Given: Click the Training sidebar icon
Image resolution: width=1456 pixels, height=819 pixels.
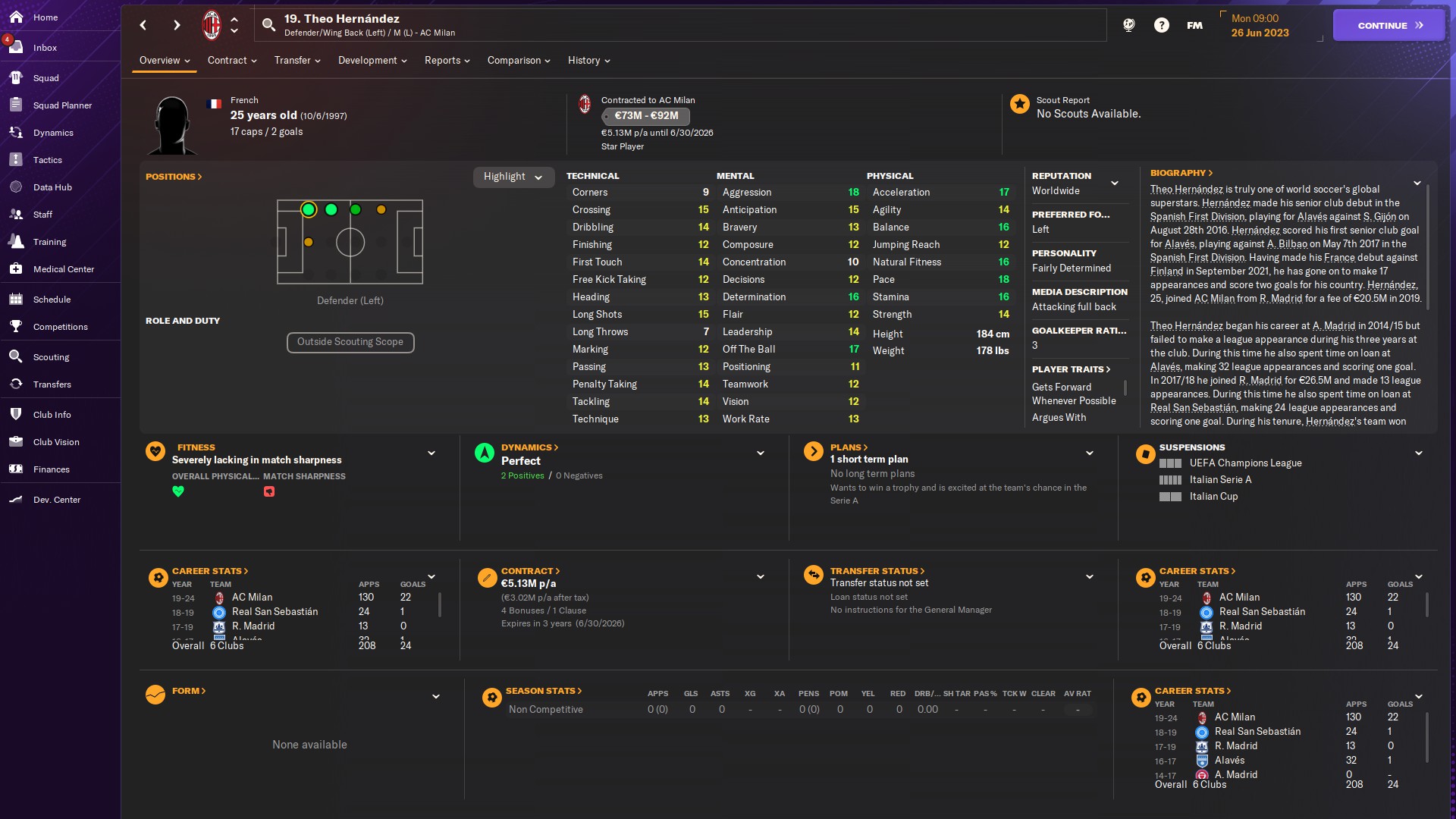Looking at the screenshot, I should tap(50, 242).
